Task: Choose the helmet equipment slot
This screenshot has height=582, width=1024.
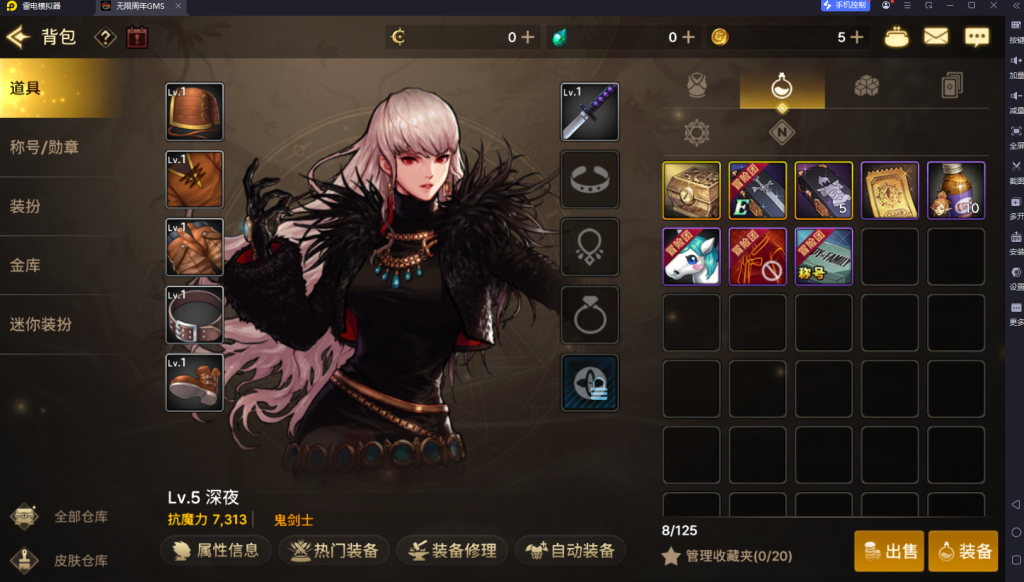Action: pyautogui.click(x=194, y=112)
